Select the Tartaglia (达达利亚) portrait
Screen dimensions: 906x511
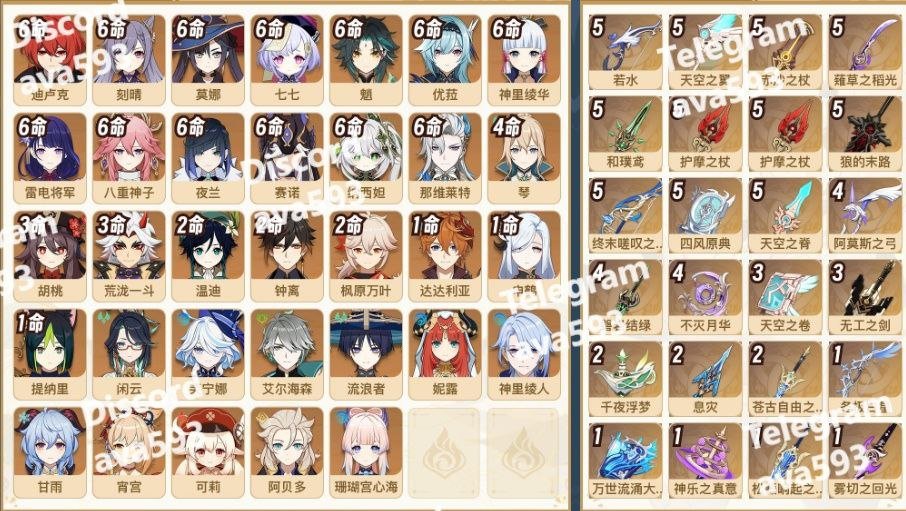[443, 252]
